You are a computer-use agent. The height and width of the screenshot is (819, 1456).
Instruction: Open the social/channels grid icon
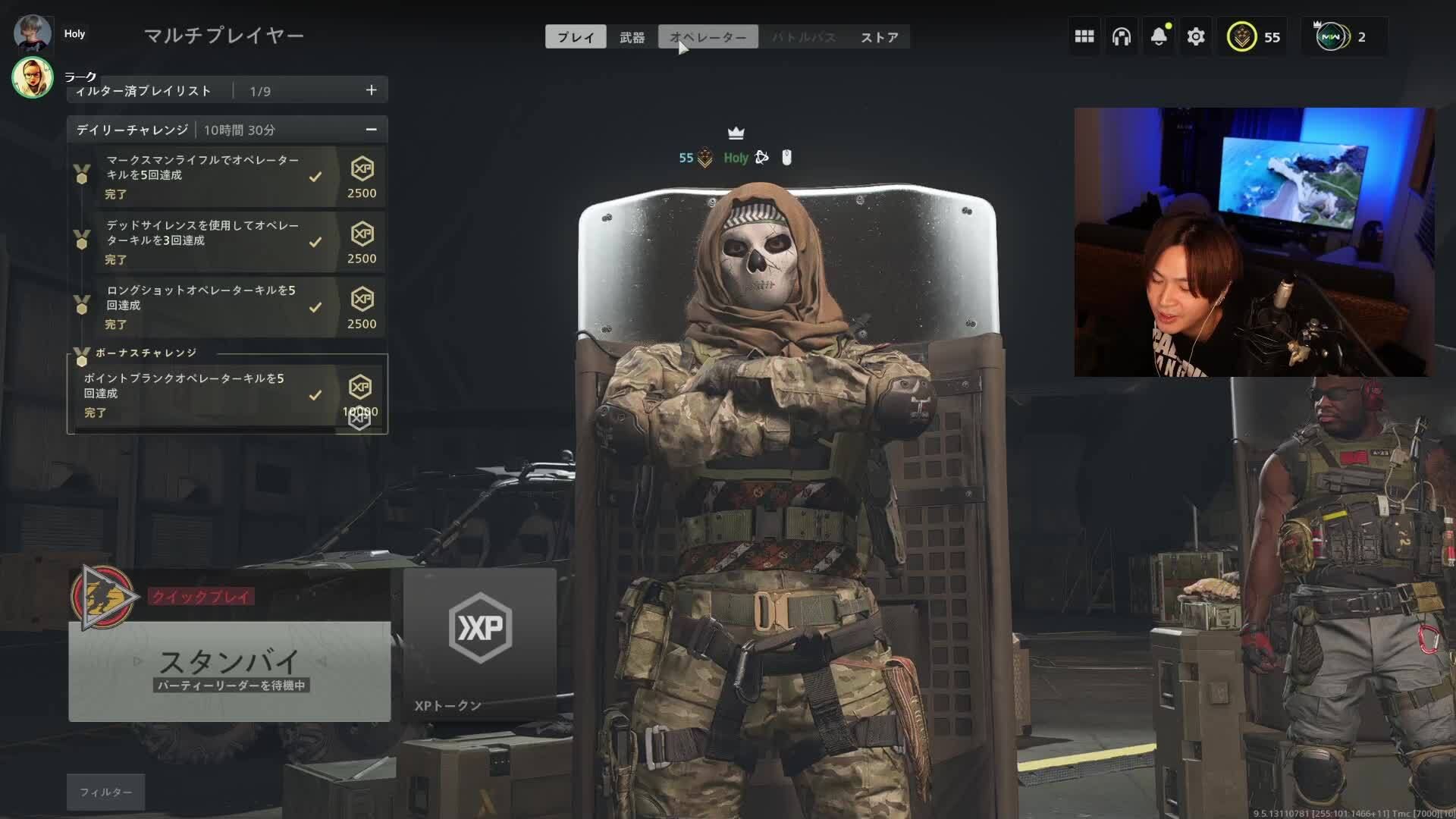1084,36
